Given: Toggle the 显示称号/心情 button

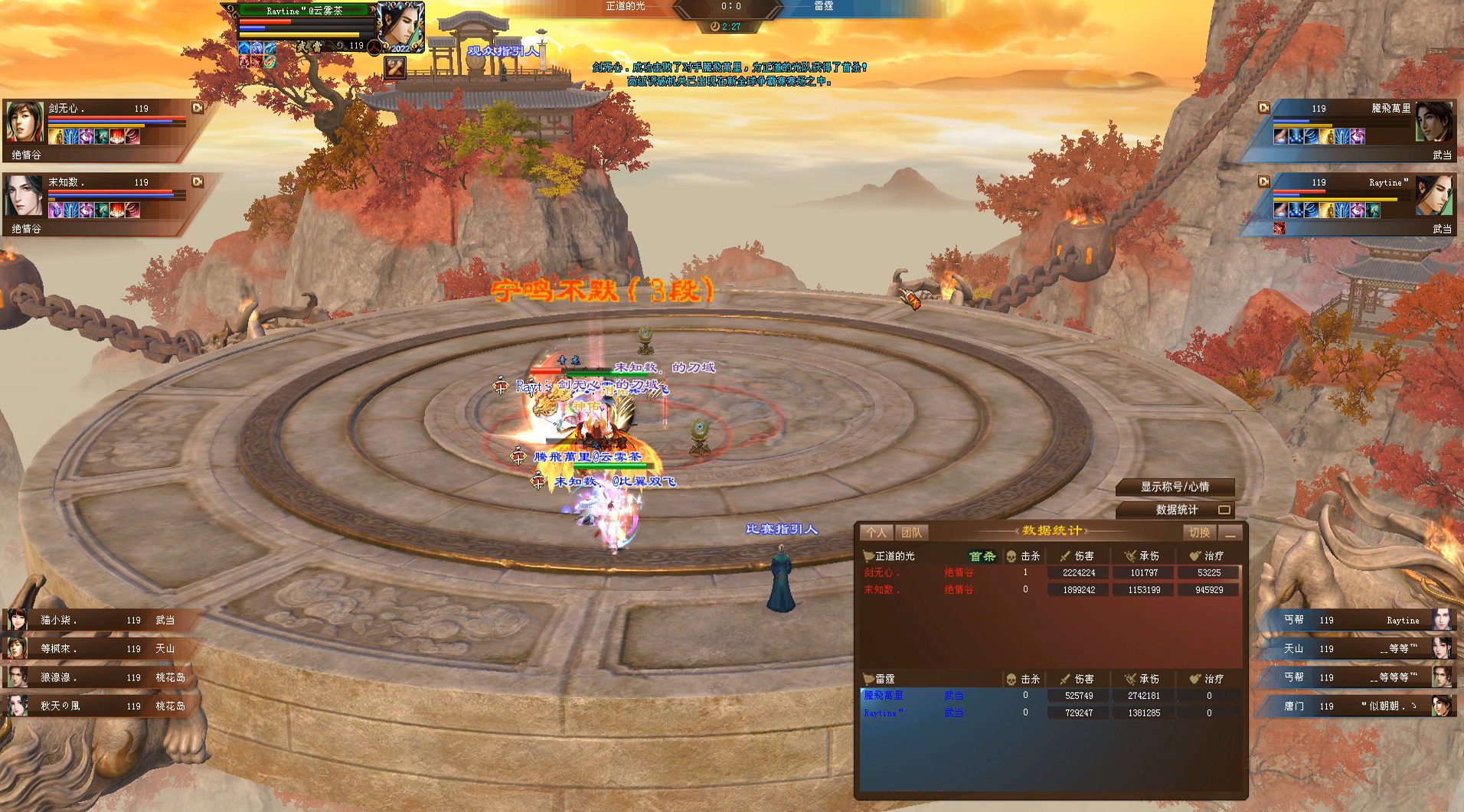Looking at the screenshot, I should (x=1175, y=487).
